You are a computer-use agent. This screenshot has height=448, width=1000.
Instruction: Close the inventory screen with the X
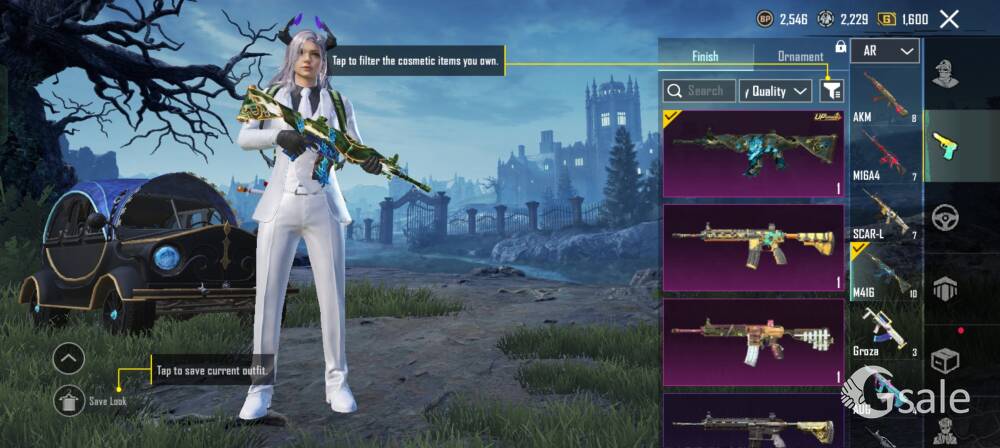949,18
